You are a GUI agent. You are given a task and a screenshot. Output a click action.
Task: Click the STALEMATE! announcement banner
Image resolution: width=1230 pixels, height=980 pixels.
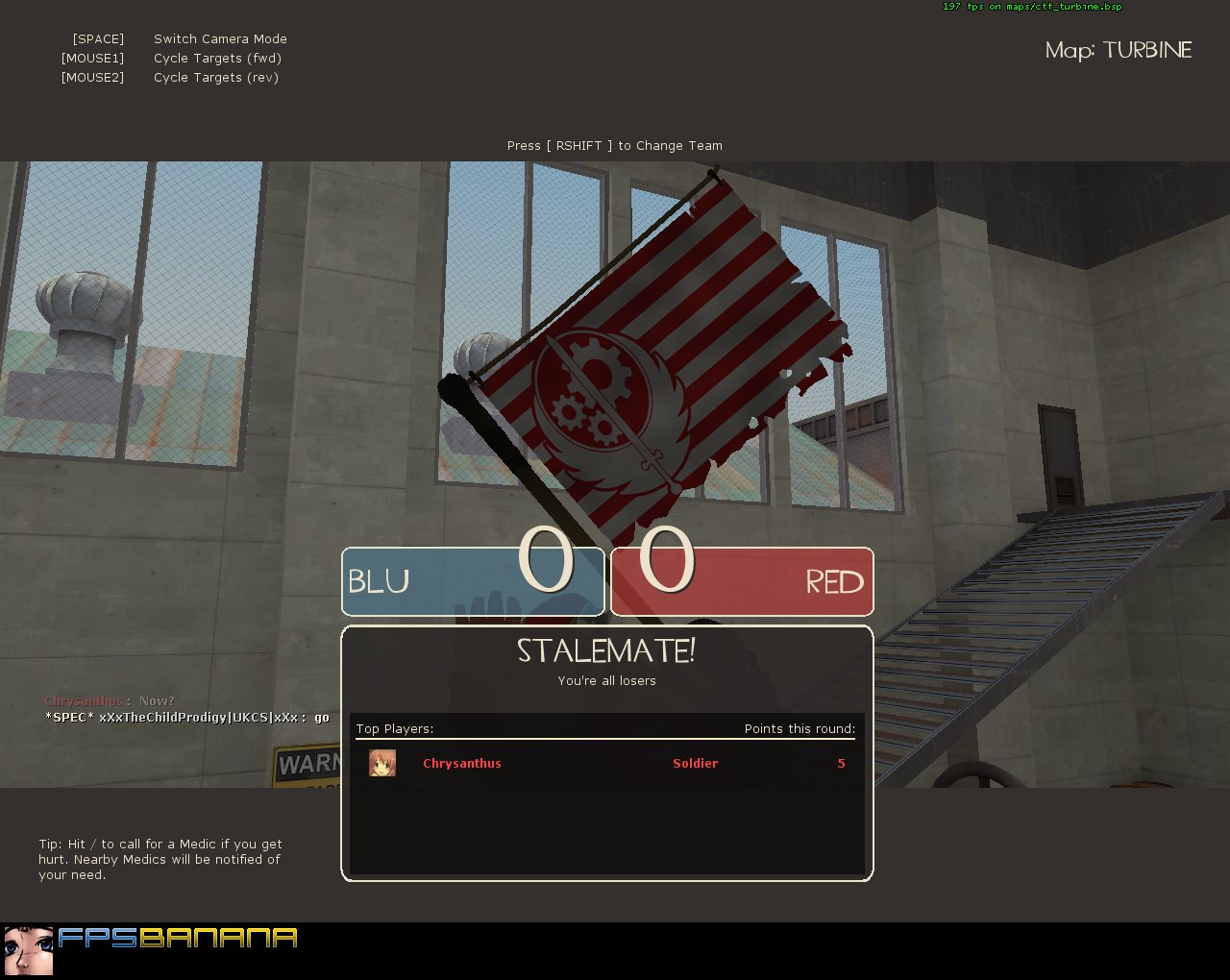[x=605, y=650]
